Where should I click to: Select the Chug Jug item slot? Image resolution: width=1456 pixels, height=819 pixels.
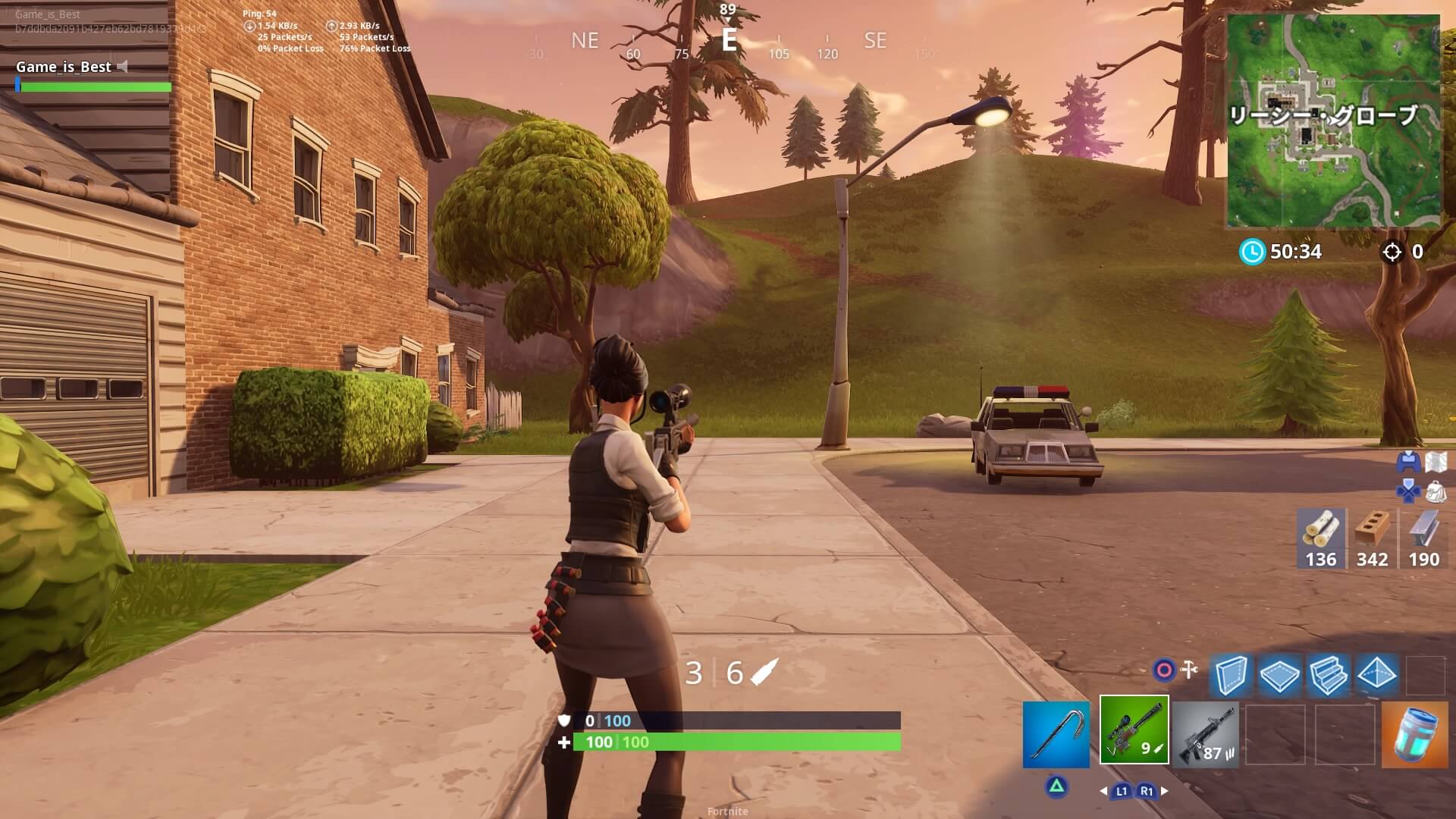click(x=1414, y=734)
